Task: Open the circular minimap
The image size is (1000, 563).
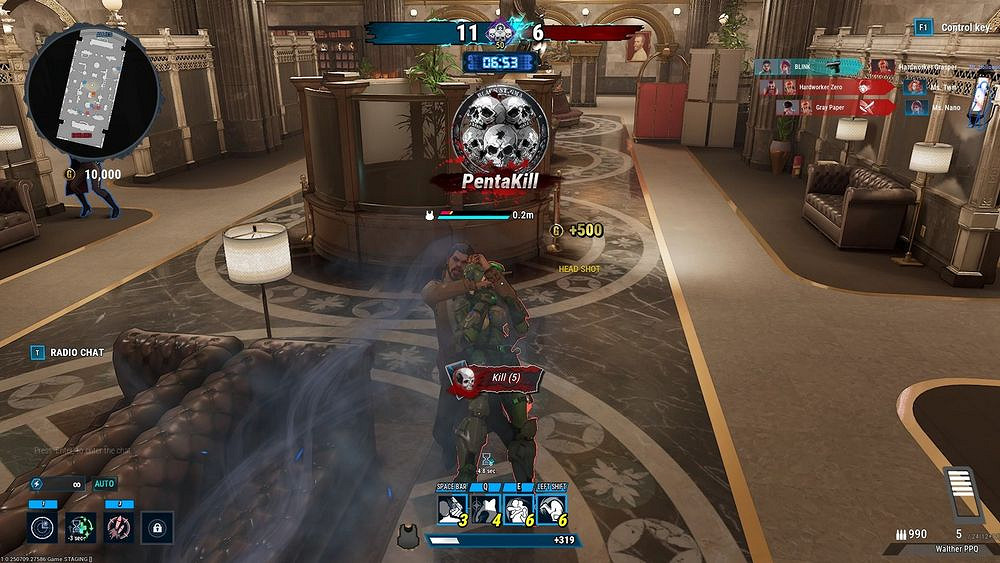Action: click(92, 91)
